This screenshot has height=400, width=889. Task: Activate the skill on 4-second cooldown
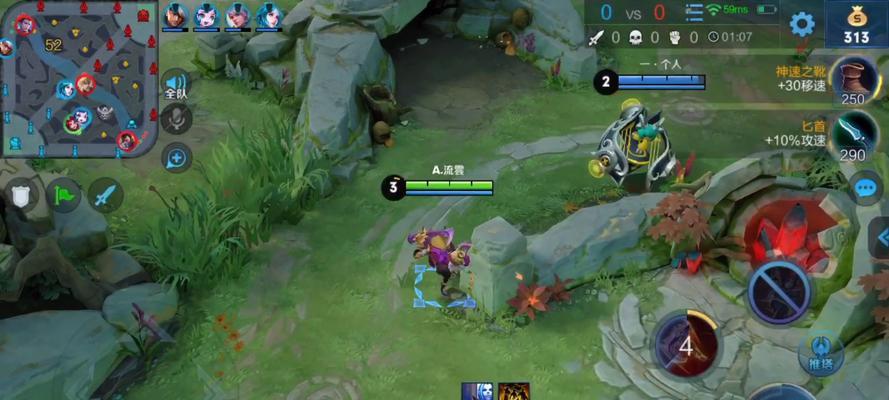pyautogui.click(x=685, y=346)
